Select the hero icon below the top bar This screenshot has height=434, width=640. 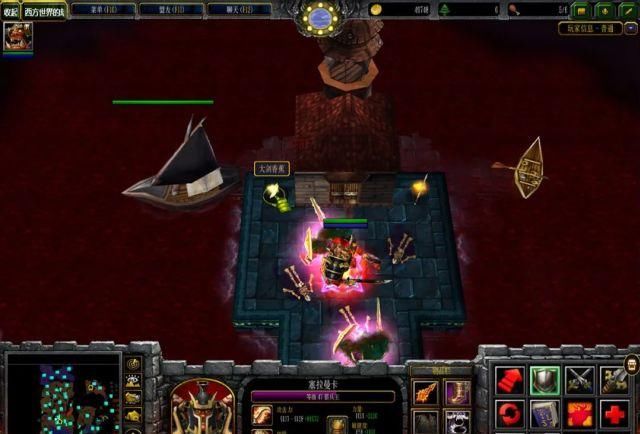coord(16,36)
